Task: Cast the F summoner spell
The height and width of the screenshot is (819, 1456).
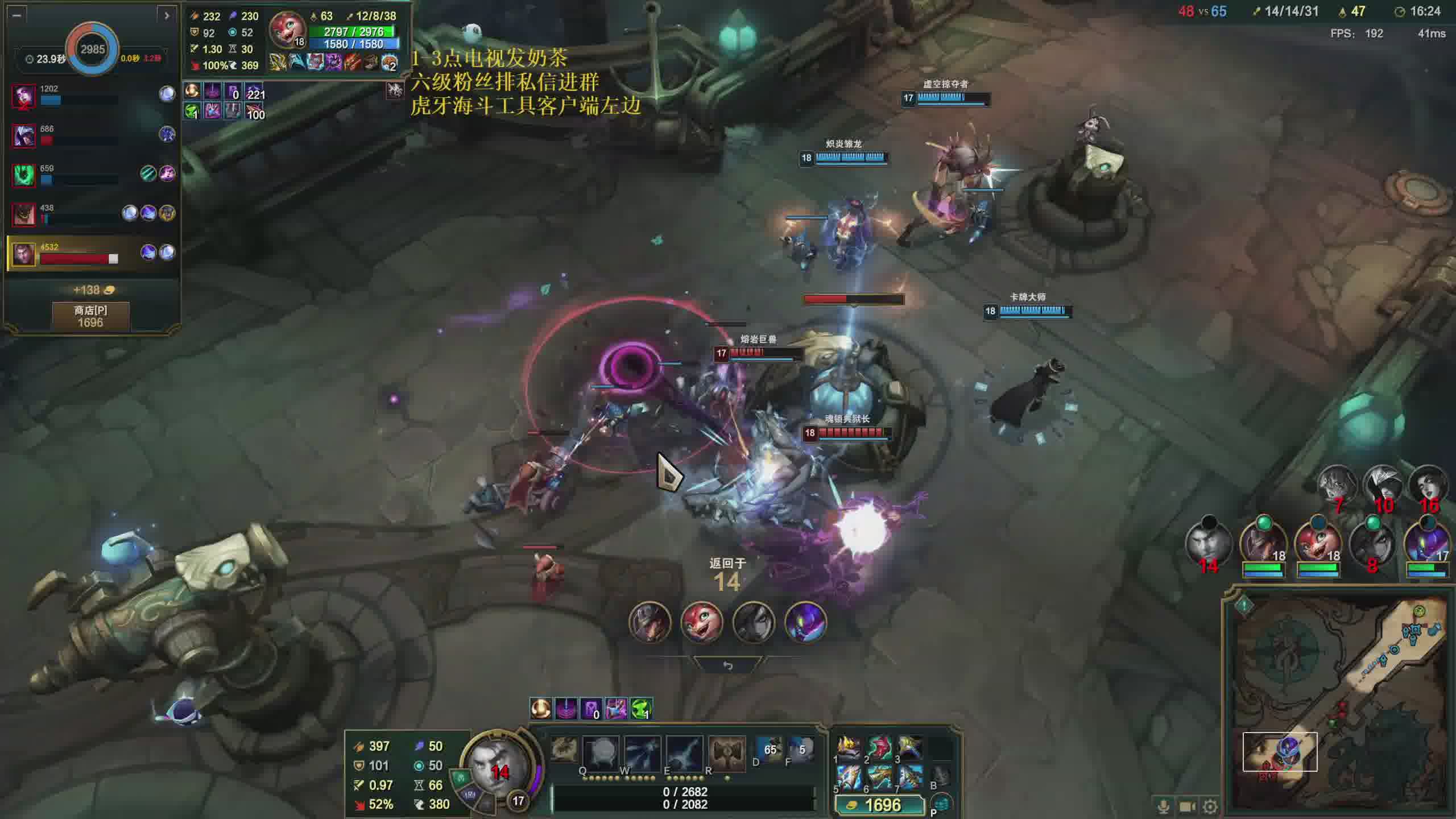Action: click(801, 750)
